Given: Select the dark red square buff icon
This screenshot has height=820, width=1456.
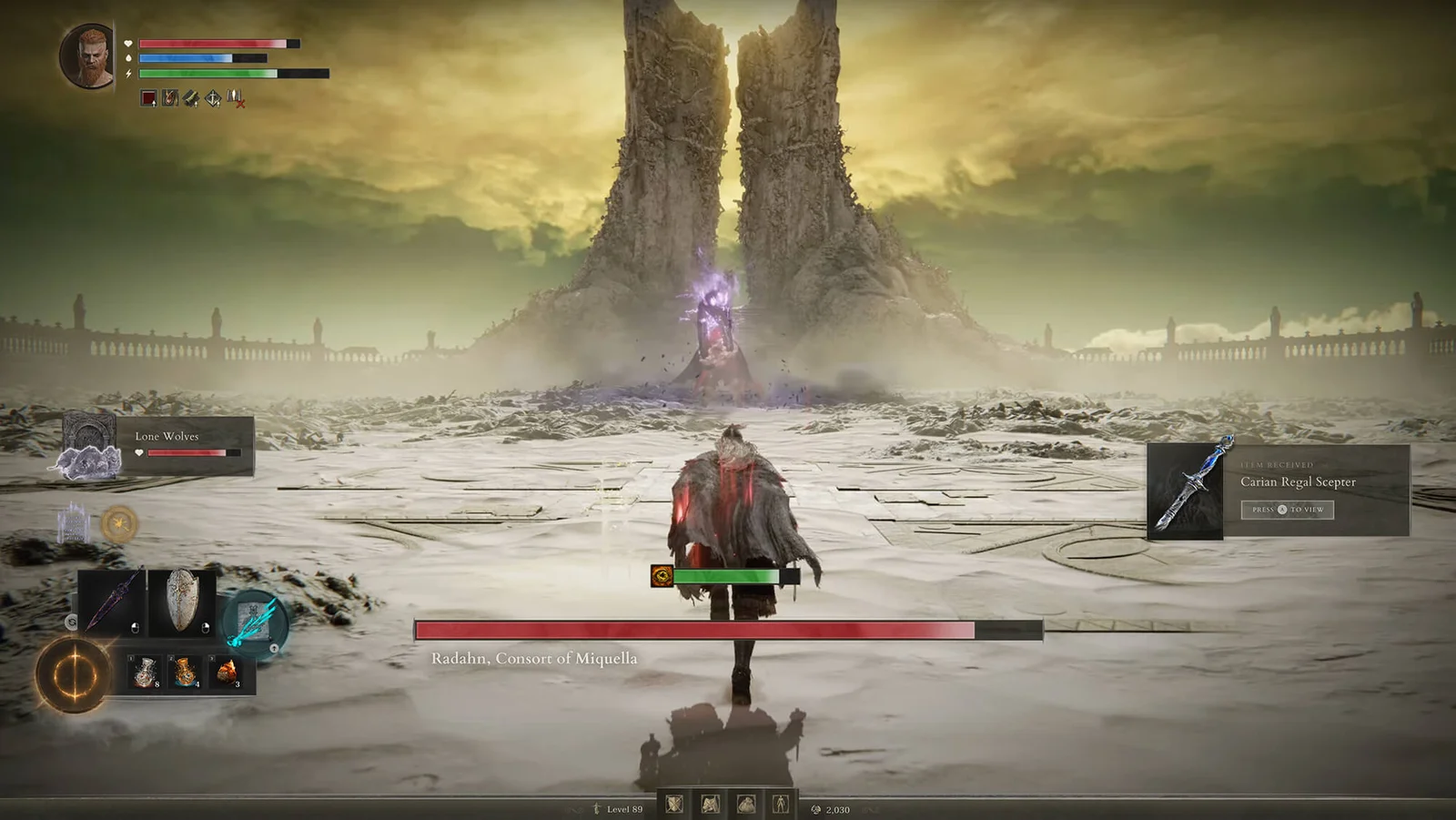Looking at the screenshot, I should click(x=148, y=97).
